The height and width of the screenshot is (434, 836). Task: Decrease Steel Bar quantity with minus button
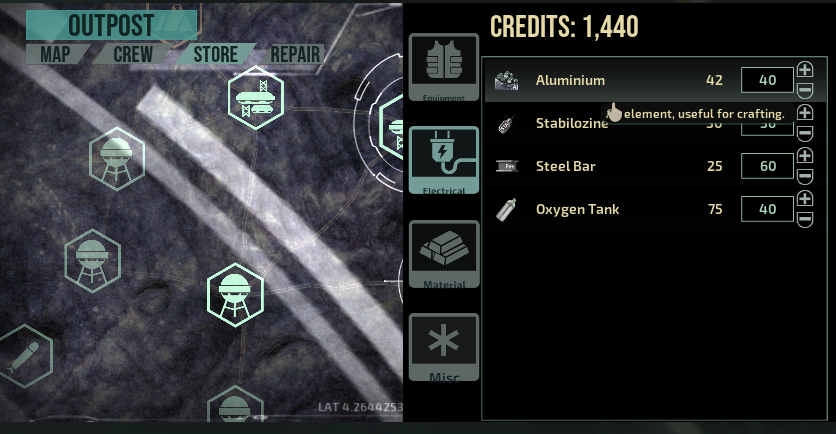point(806,176)
